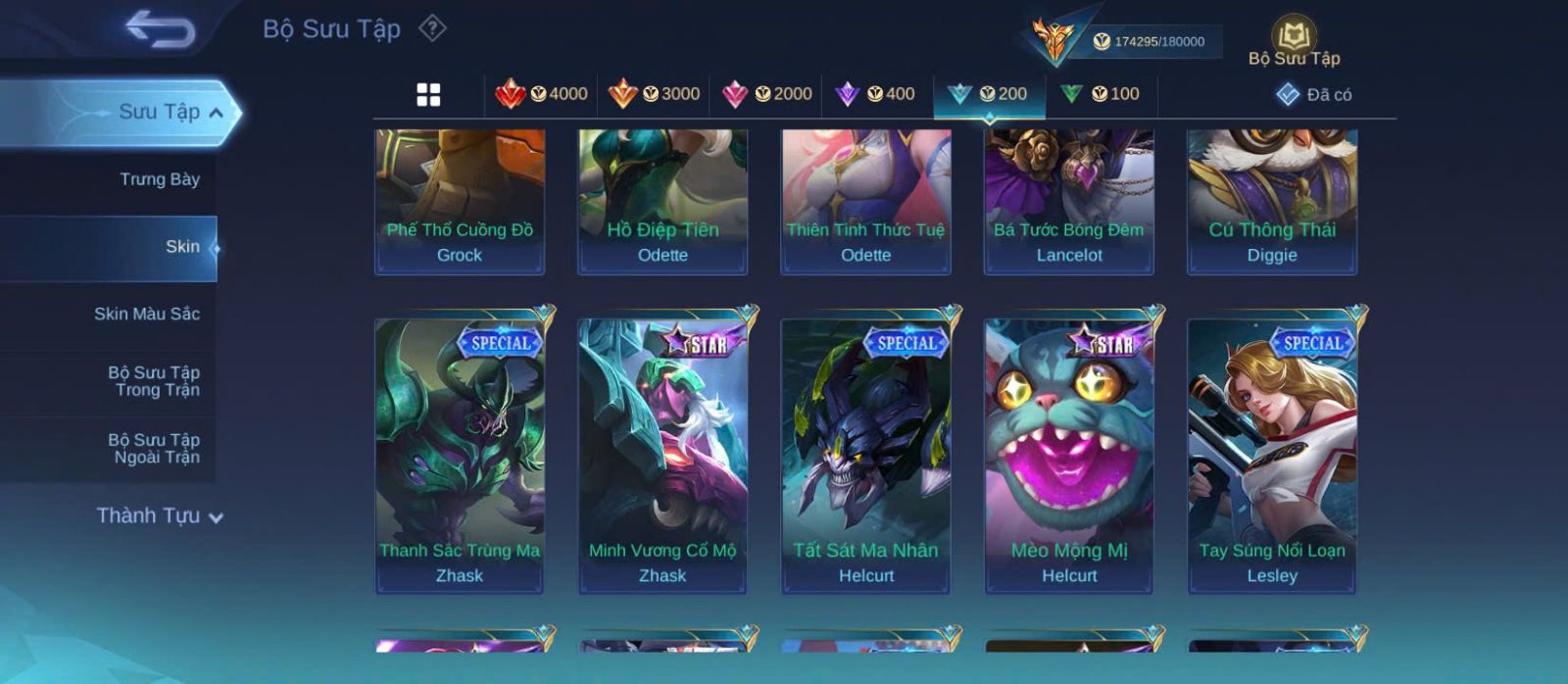Open the collection help question mark

432,28
